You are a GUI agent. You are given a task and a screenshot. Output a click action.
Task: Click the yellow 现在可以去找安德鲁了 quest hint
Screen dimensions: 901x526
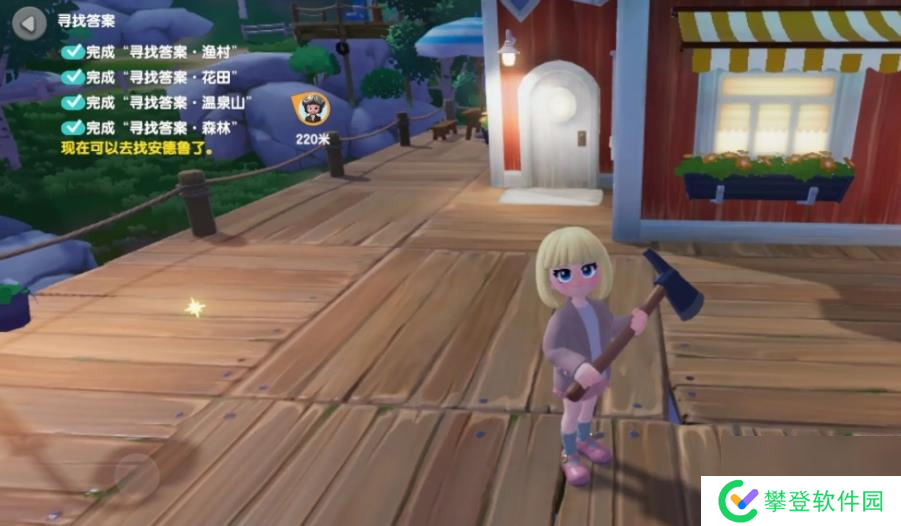click(138, 147)
